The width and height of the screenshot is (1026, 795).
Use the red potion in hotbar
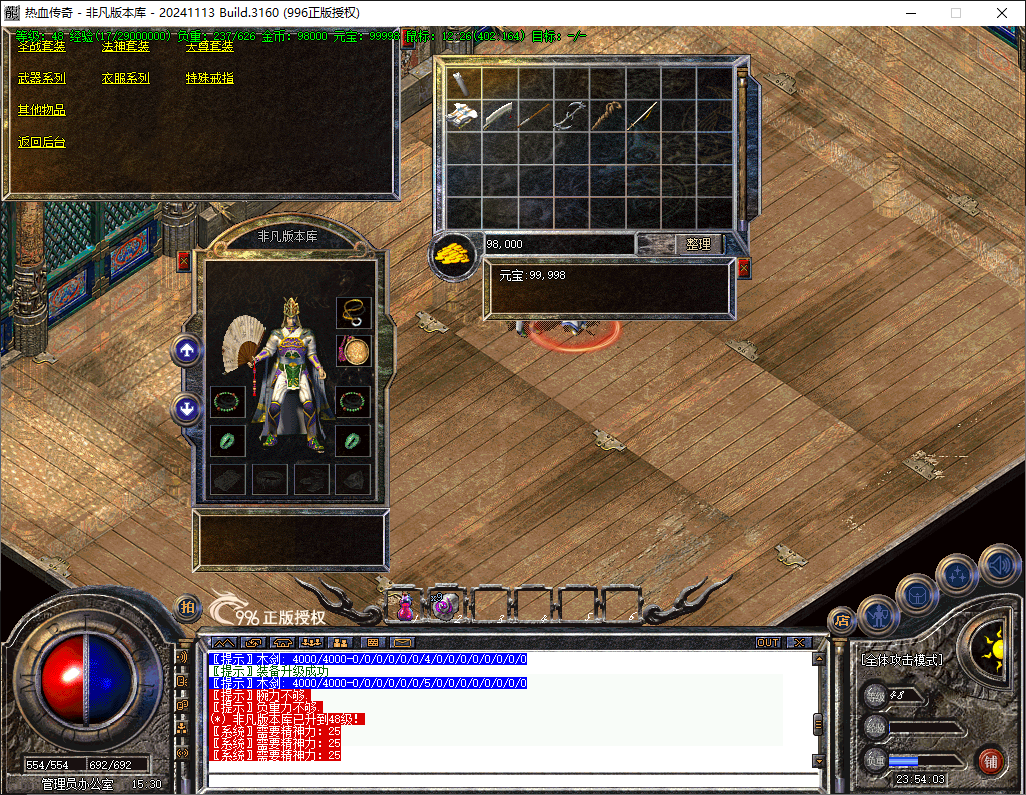point(405,604)
